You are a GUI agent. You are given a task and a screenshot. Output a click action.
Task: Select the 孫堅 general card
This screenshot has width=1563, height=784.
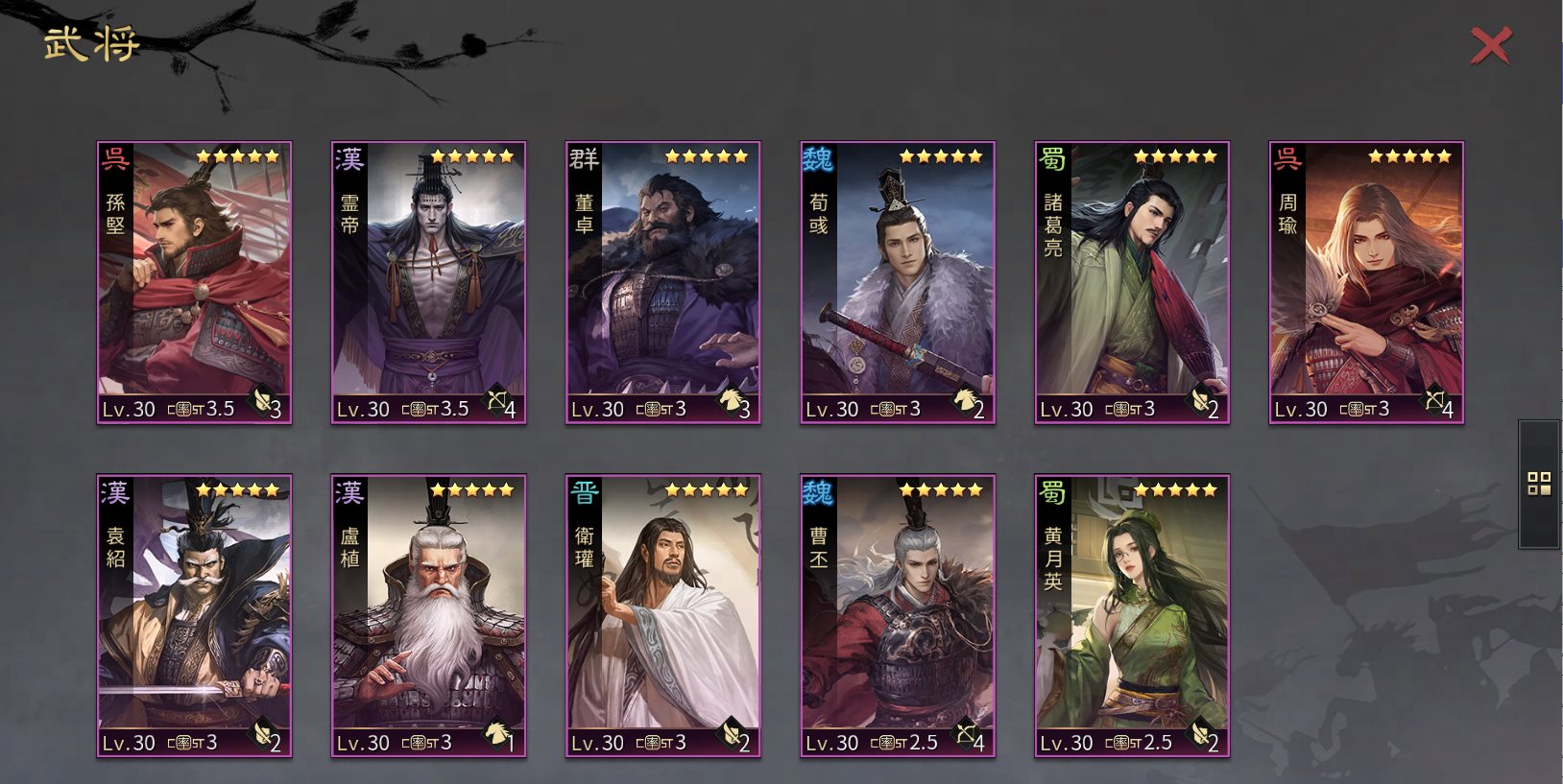(194, 282)
